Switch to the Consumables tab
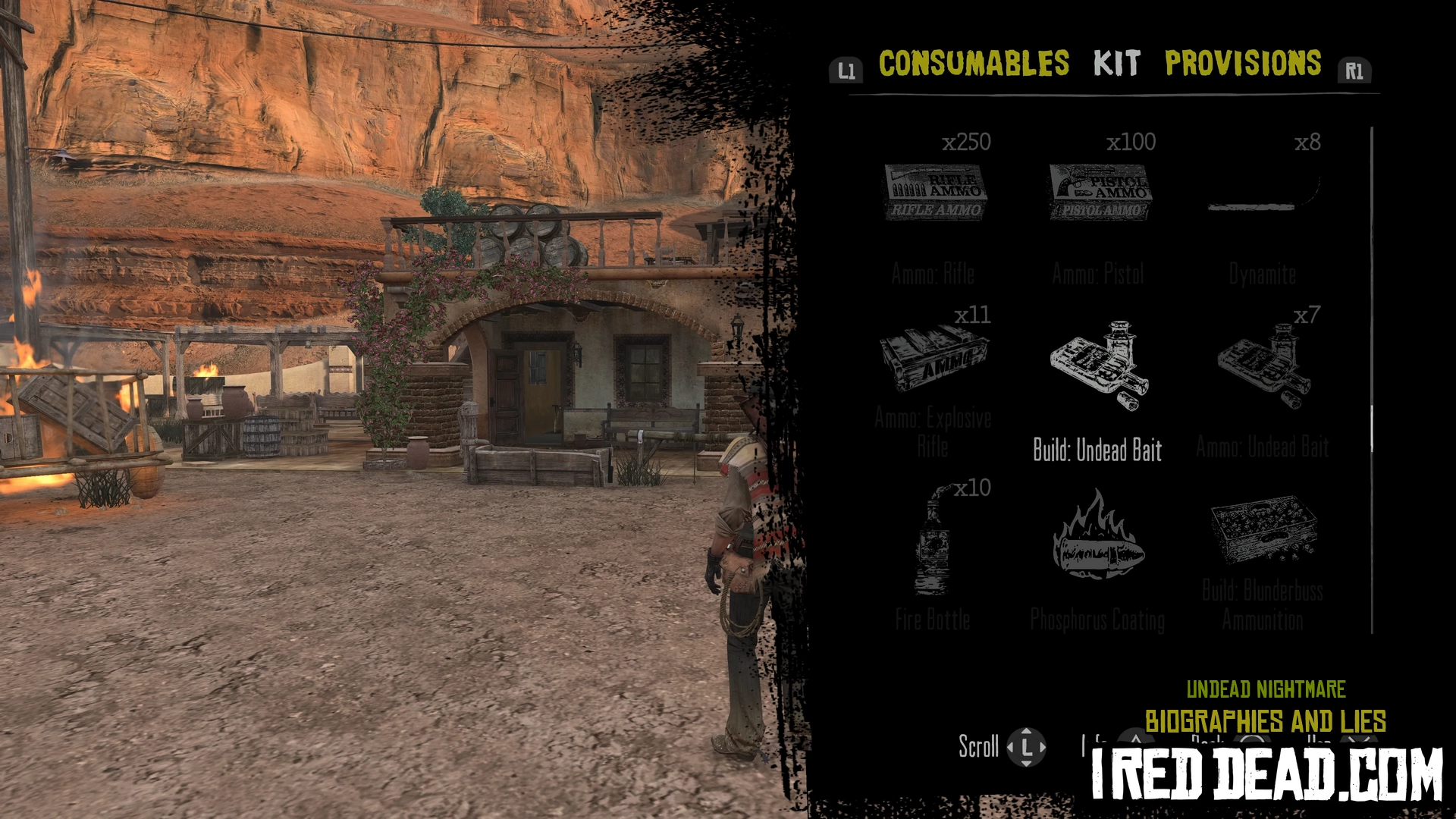 pyautogui.click(x=974, y=64)
